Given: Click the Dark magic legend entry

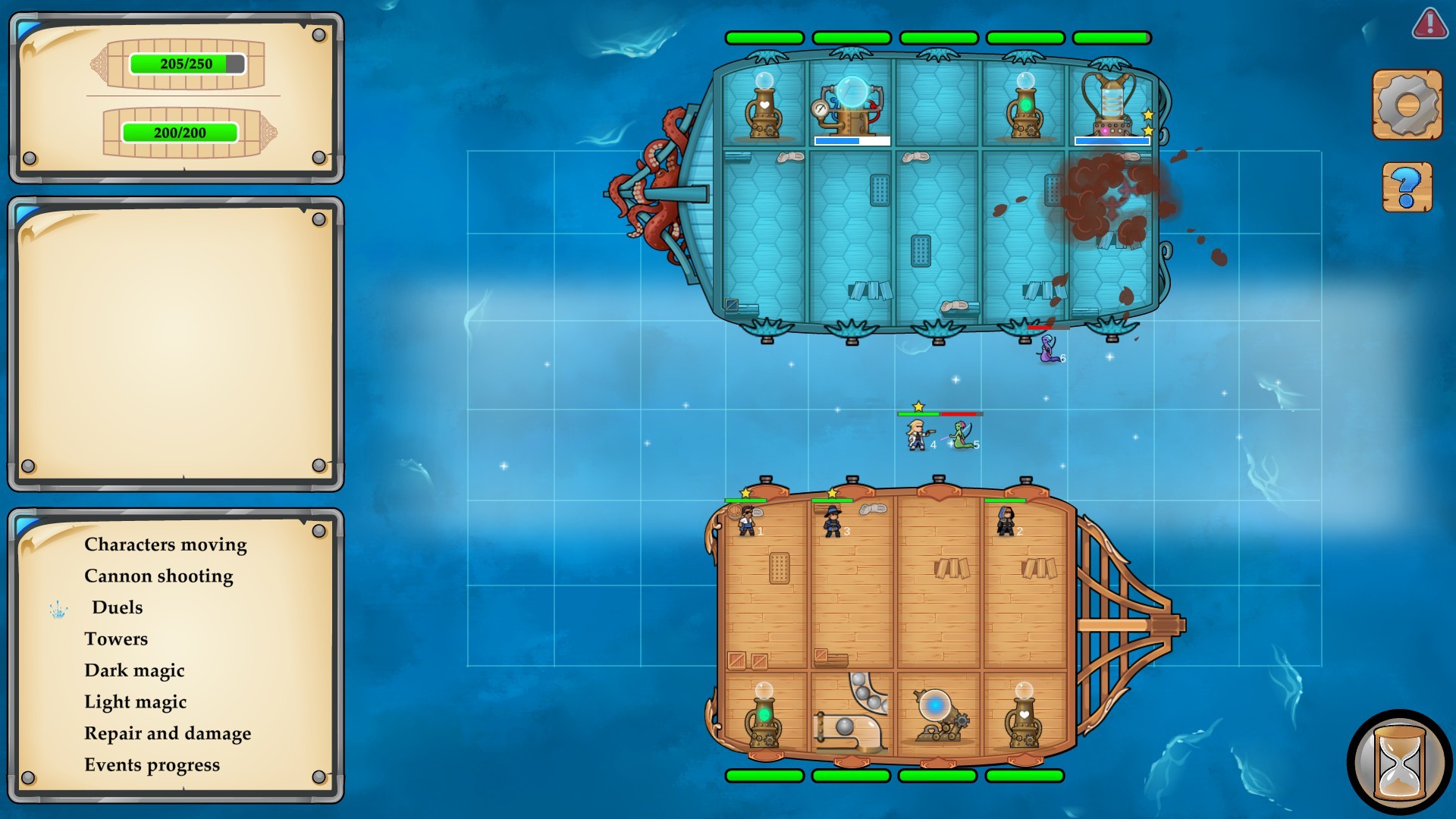Looking at the screenshot, I should (135, 670).
